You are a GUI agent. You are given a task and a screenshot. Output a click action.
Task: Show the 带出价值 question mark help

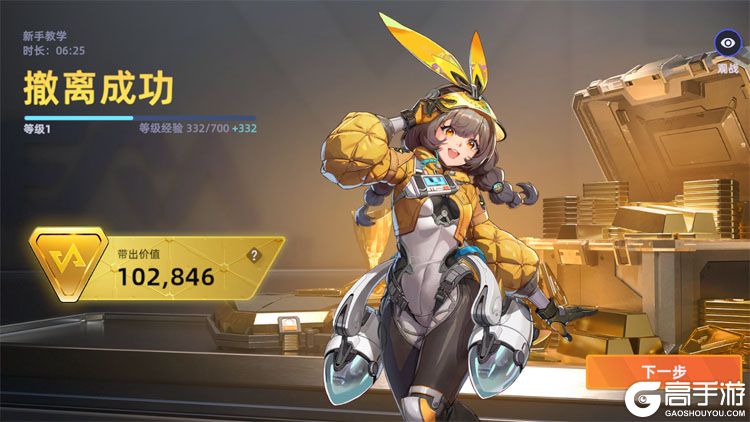tap(254, 255)
